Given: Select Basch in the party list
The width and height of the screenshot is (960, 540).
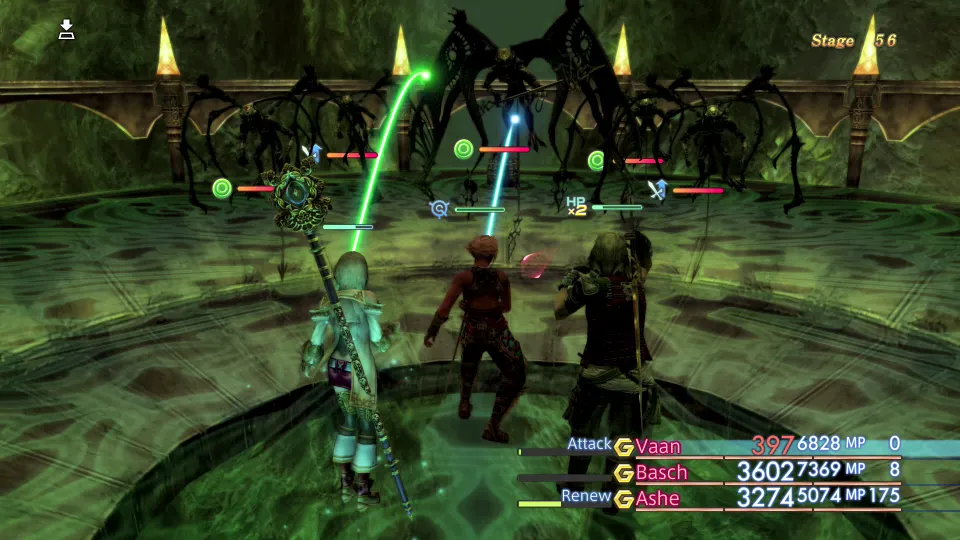Looking at the screenshot, I should pos(661,472).
